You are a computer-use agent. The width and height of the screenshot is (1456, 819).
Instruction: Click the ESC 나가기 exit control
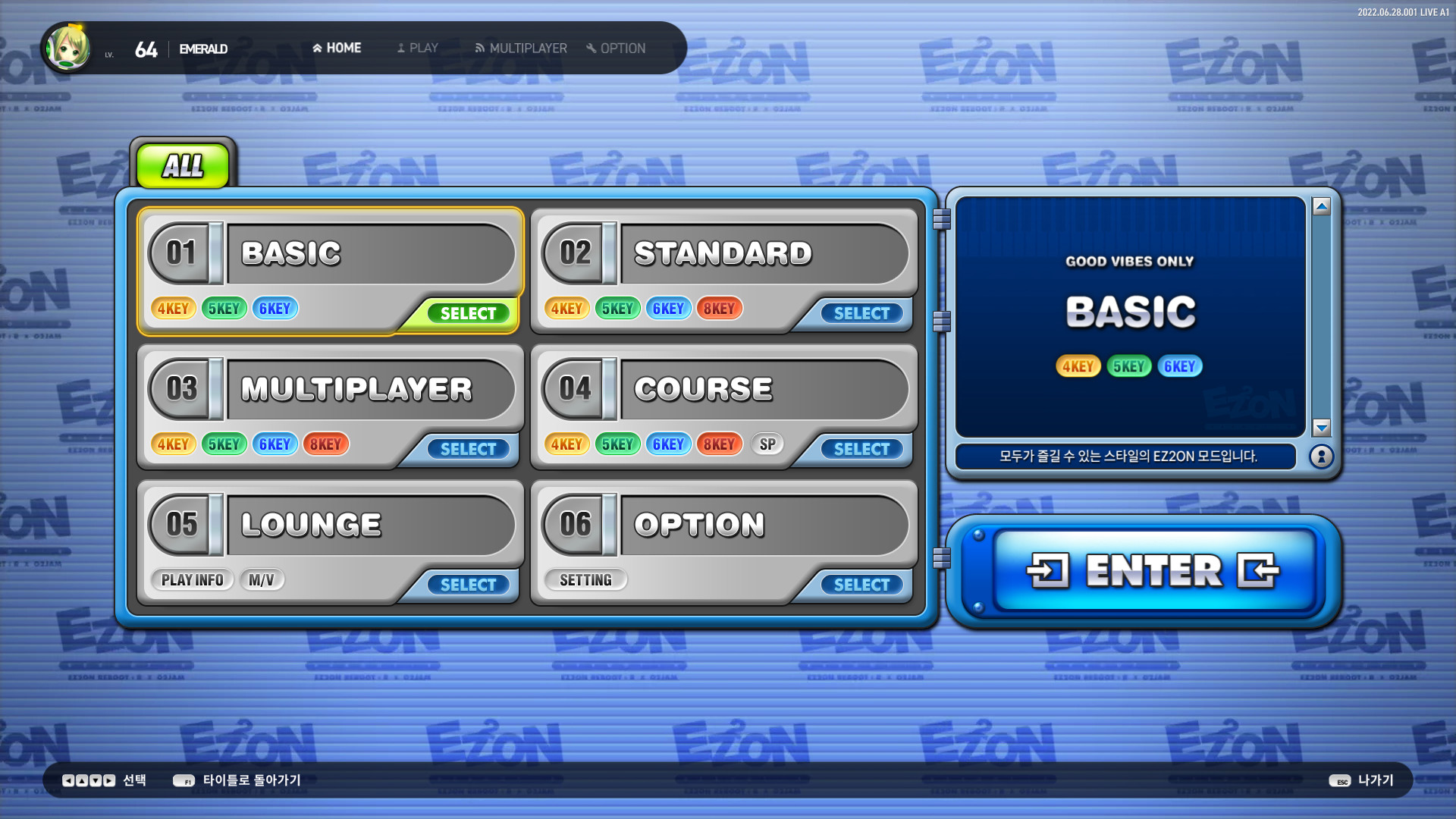[x=1361, y=780]
